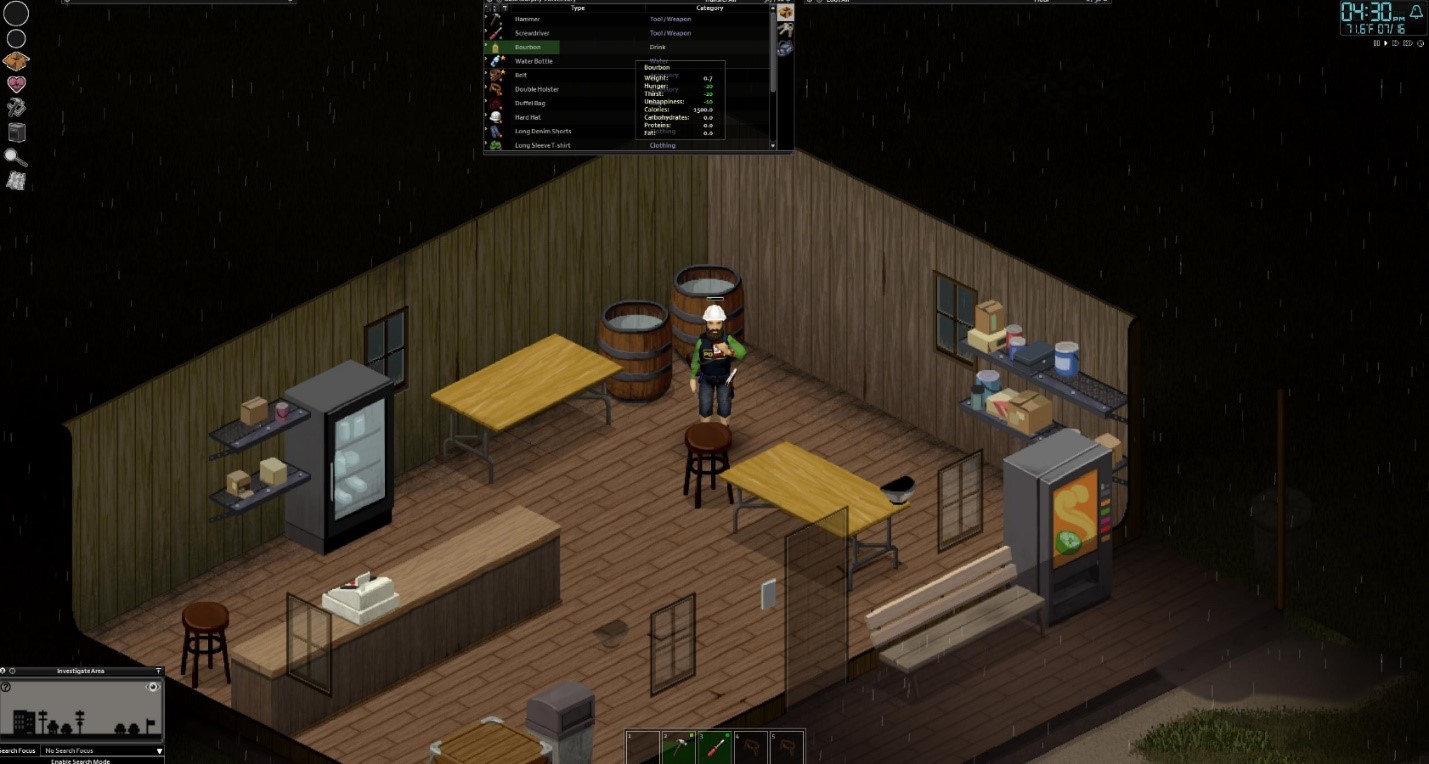
Task: Click the alarm bell icon beside the clock
Action: tap(1415, 11)
